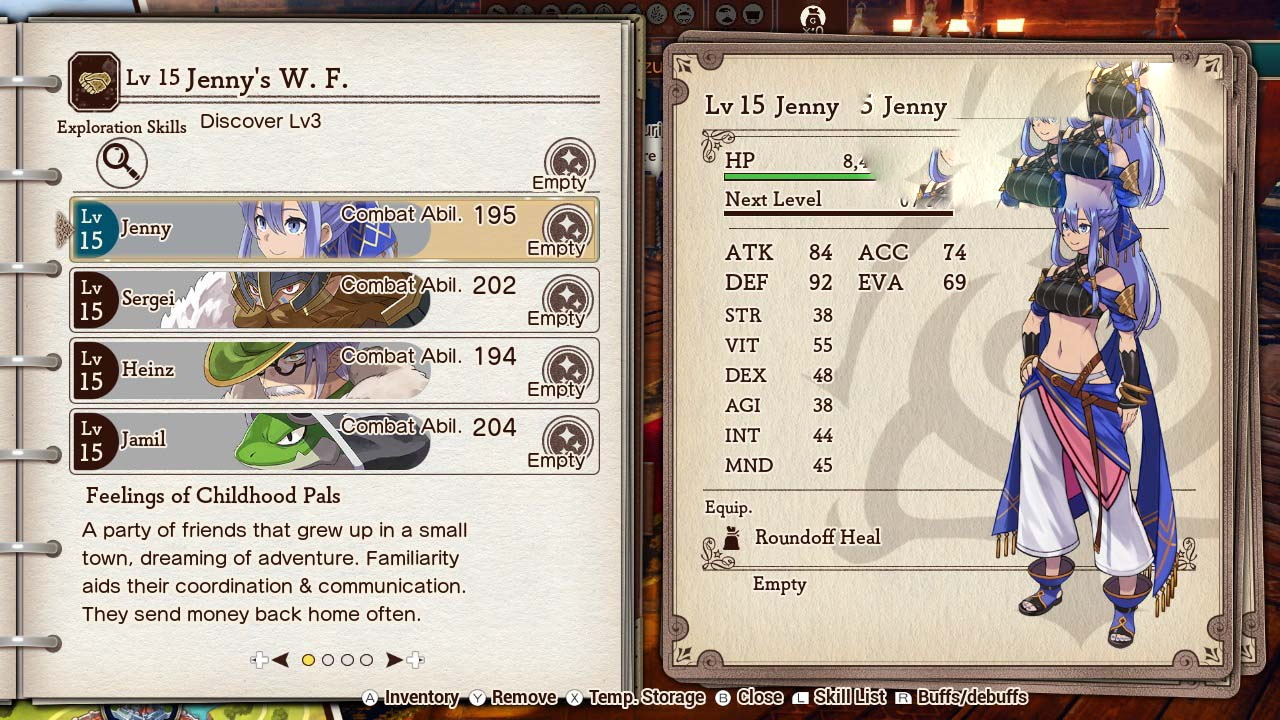Open Inventory from the bottom bar
This screenshot has height=720, width=1280.
[410, 698]
